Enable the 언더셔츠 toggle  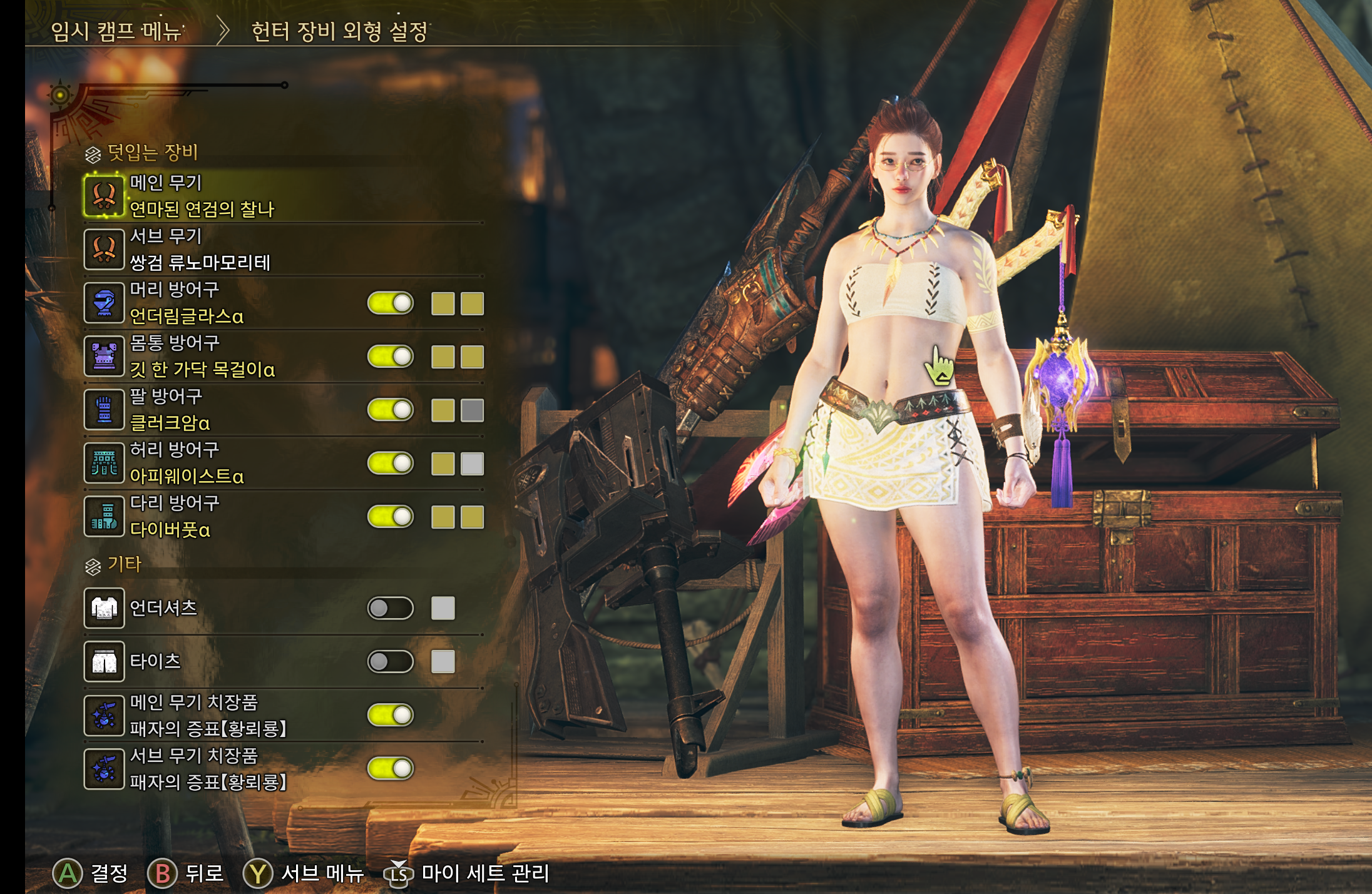pos(391,608)
